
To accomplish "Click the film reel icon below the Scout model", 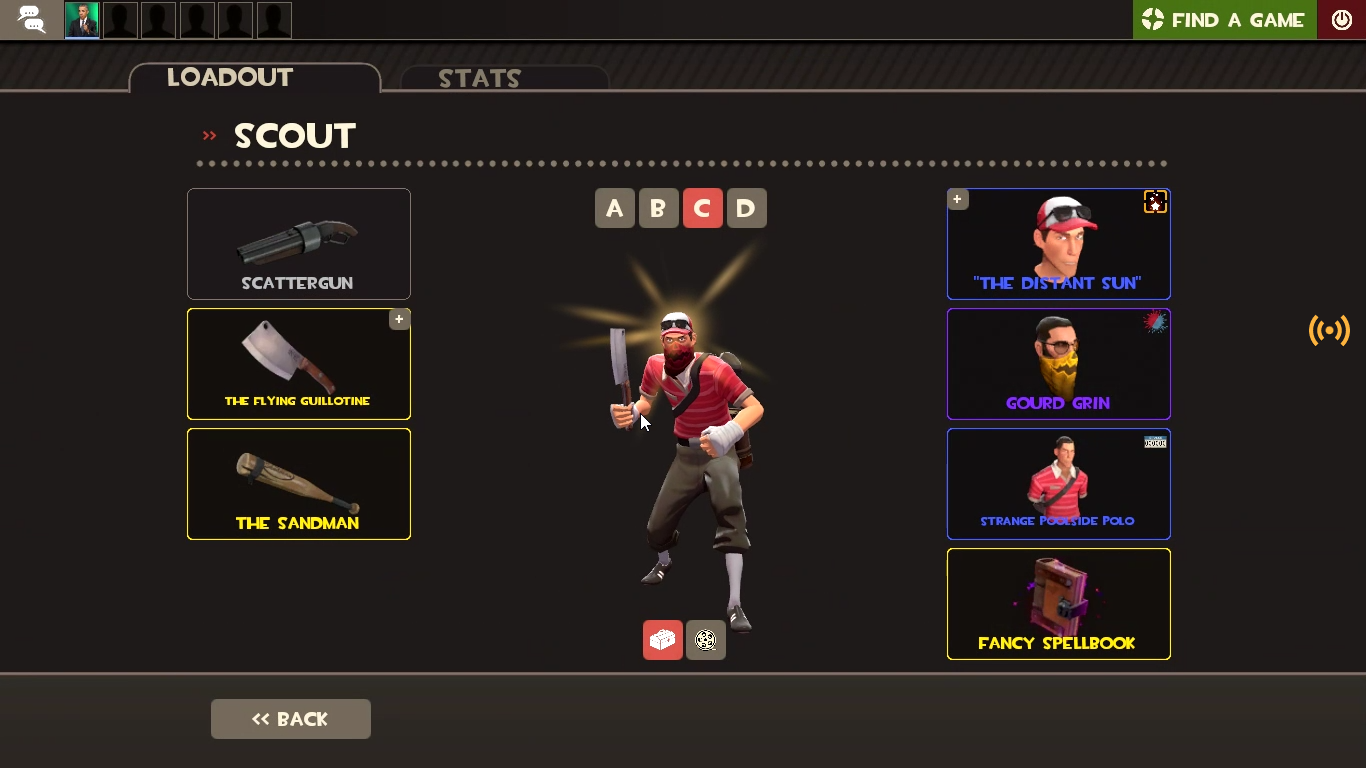I will [705, 640].
